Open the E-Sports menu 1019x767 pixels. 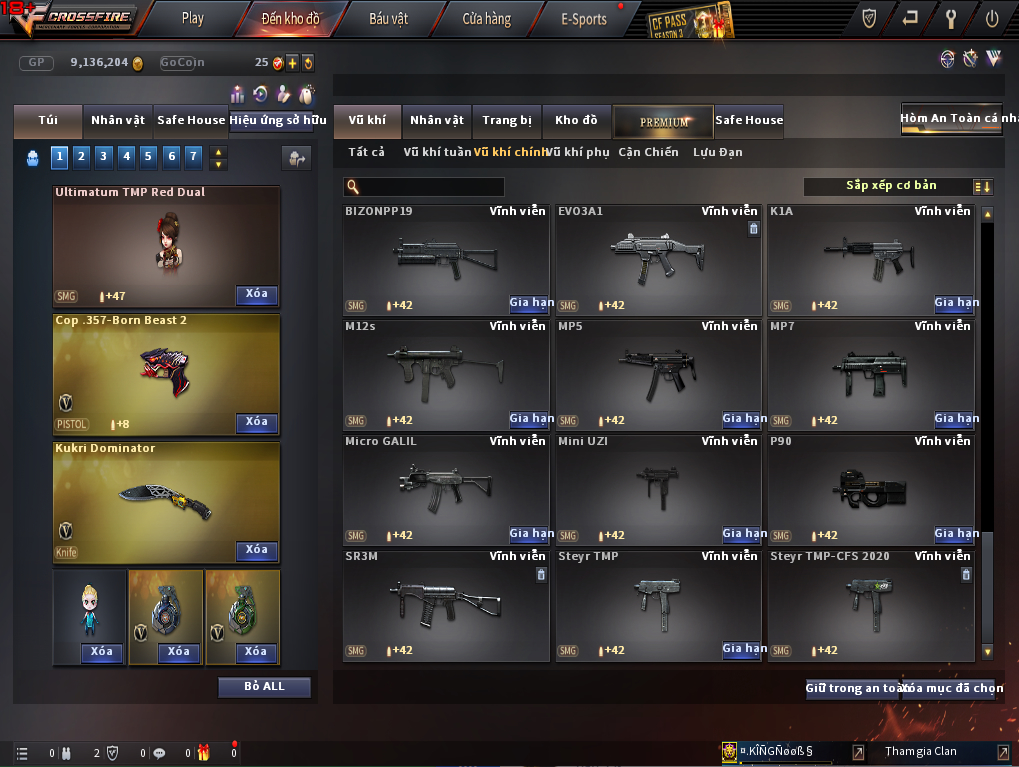coord(583,18)
